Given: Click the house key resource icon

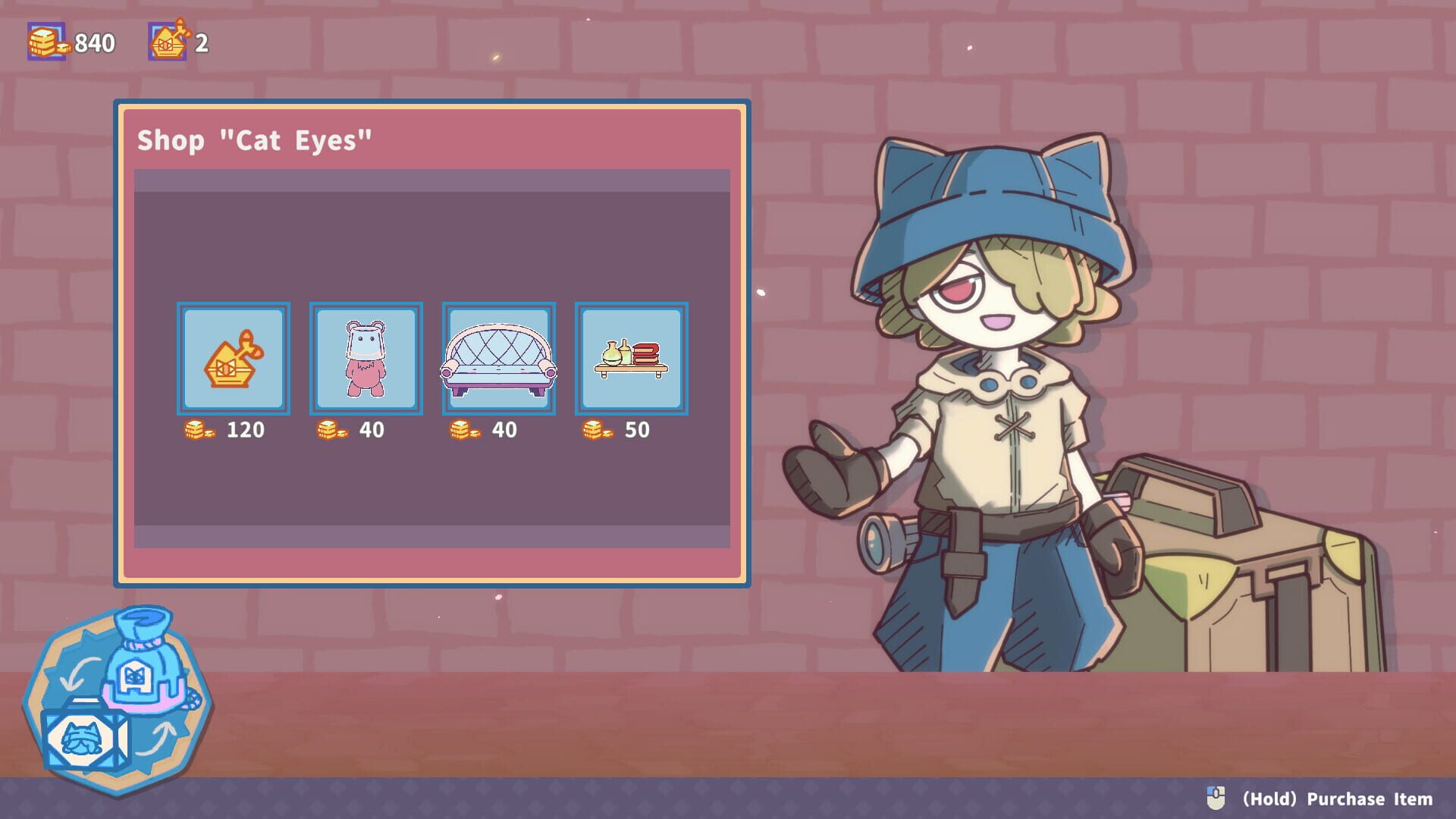Looking at the screenshot, I should click(168, 42).
